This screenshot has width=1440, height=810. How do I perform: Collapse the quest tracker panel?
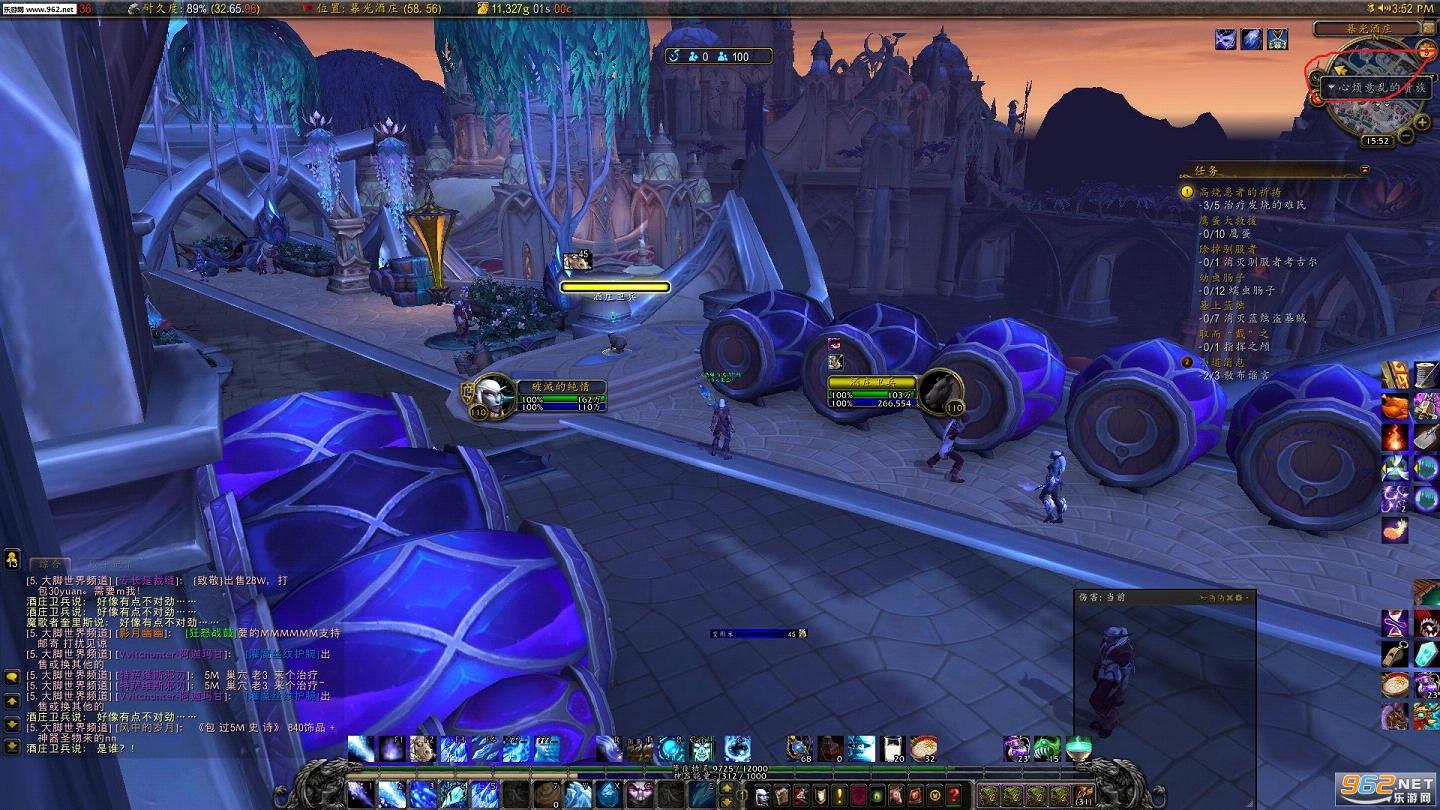pyautogui.click(x=1364, y=170)
